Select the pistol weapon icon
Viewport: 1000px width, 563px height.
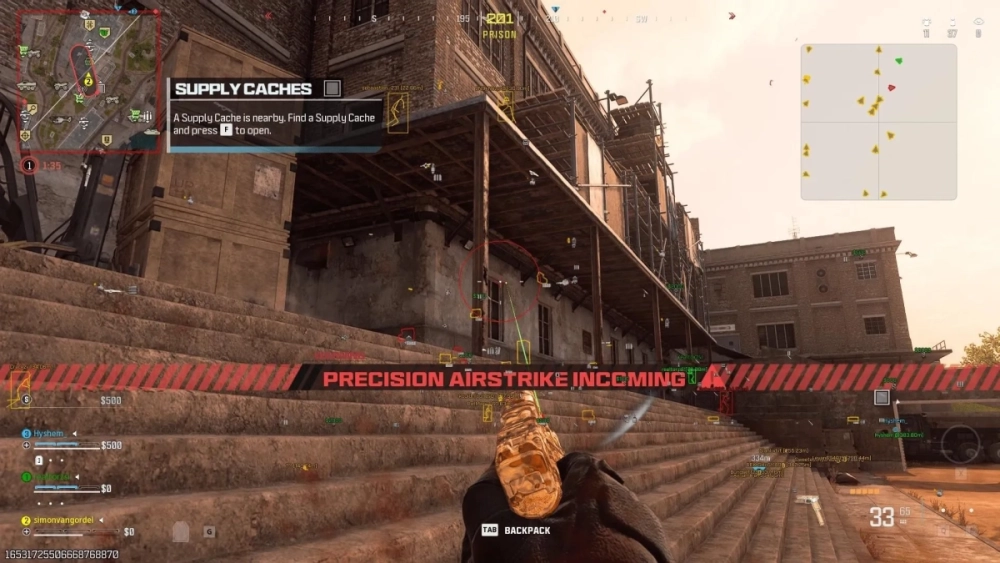click(810, 508)
